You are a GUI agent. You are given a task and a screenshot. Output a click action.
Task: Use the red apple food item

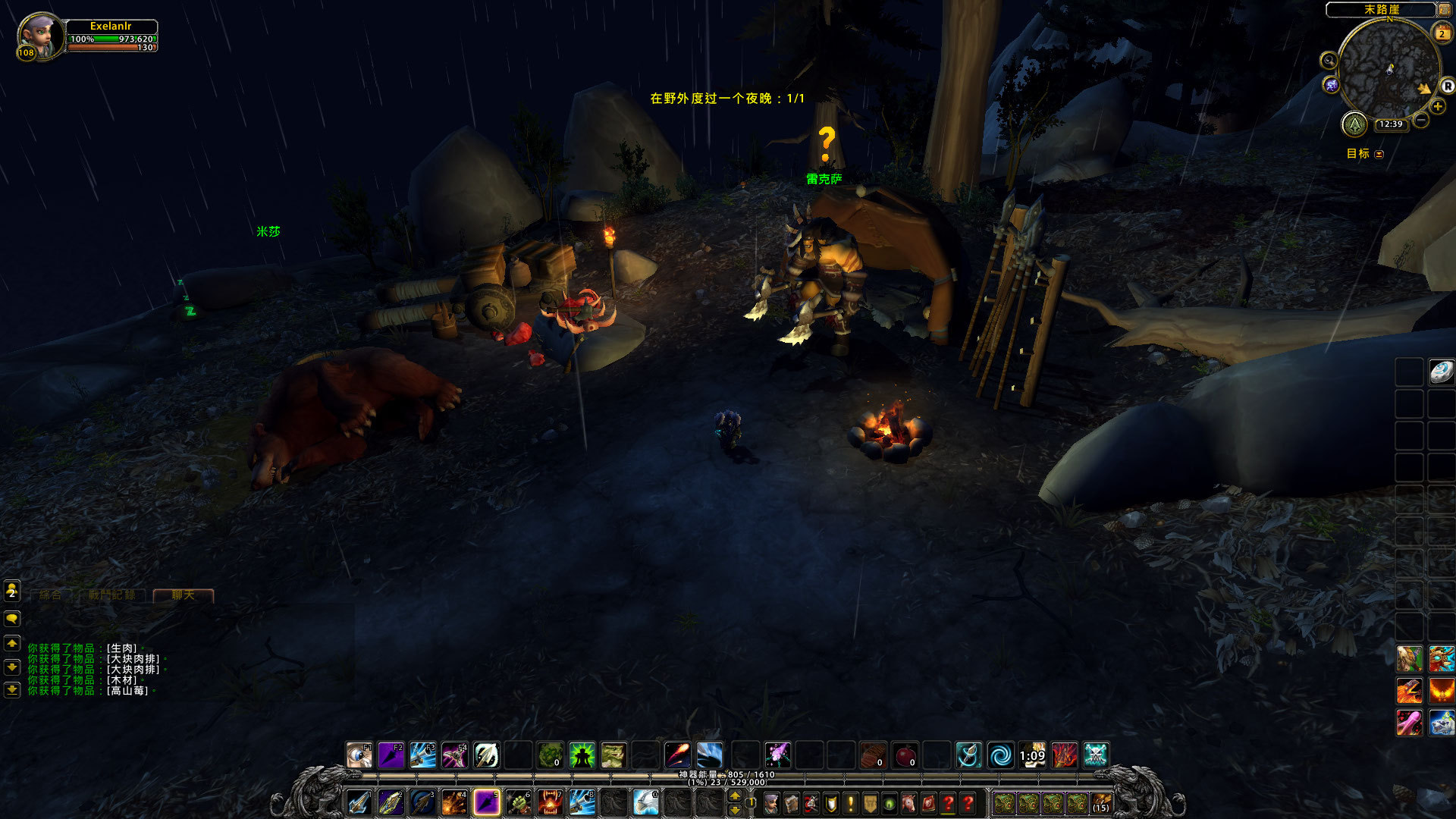click(x=905, y=755)
